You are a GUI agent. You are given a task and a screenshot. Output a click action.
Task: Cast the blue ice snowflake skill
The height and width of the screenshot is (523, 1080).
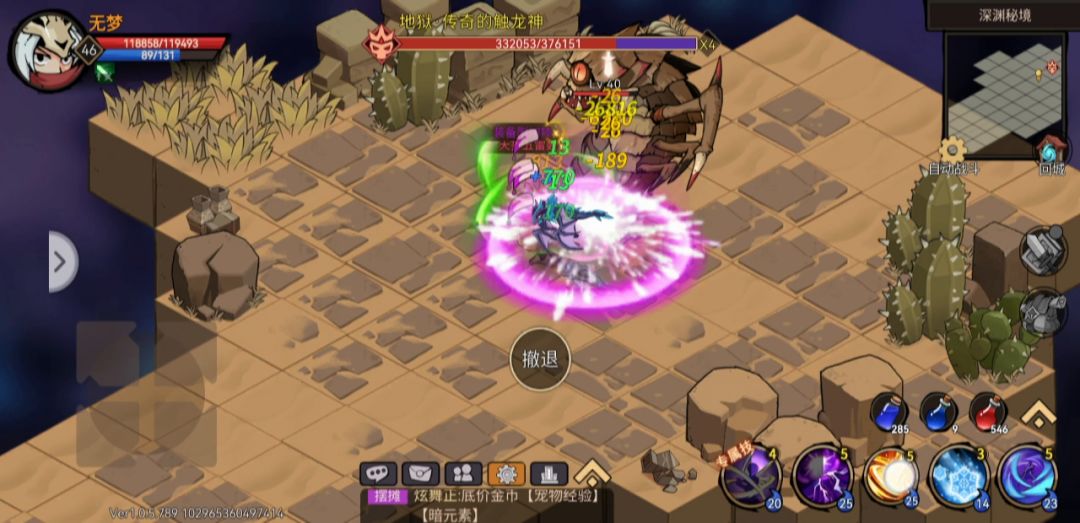[x=958, y=476]
